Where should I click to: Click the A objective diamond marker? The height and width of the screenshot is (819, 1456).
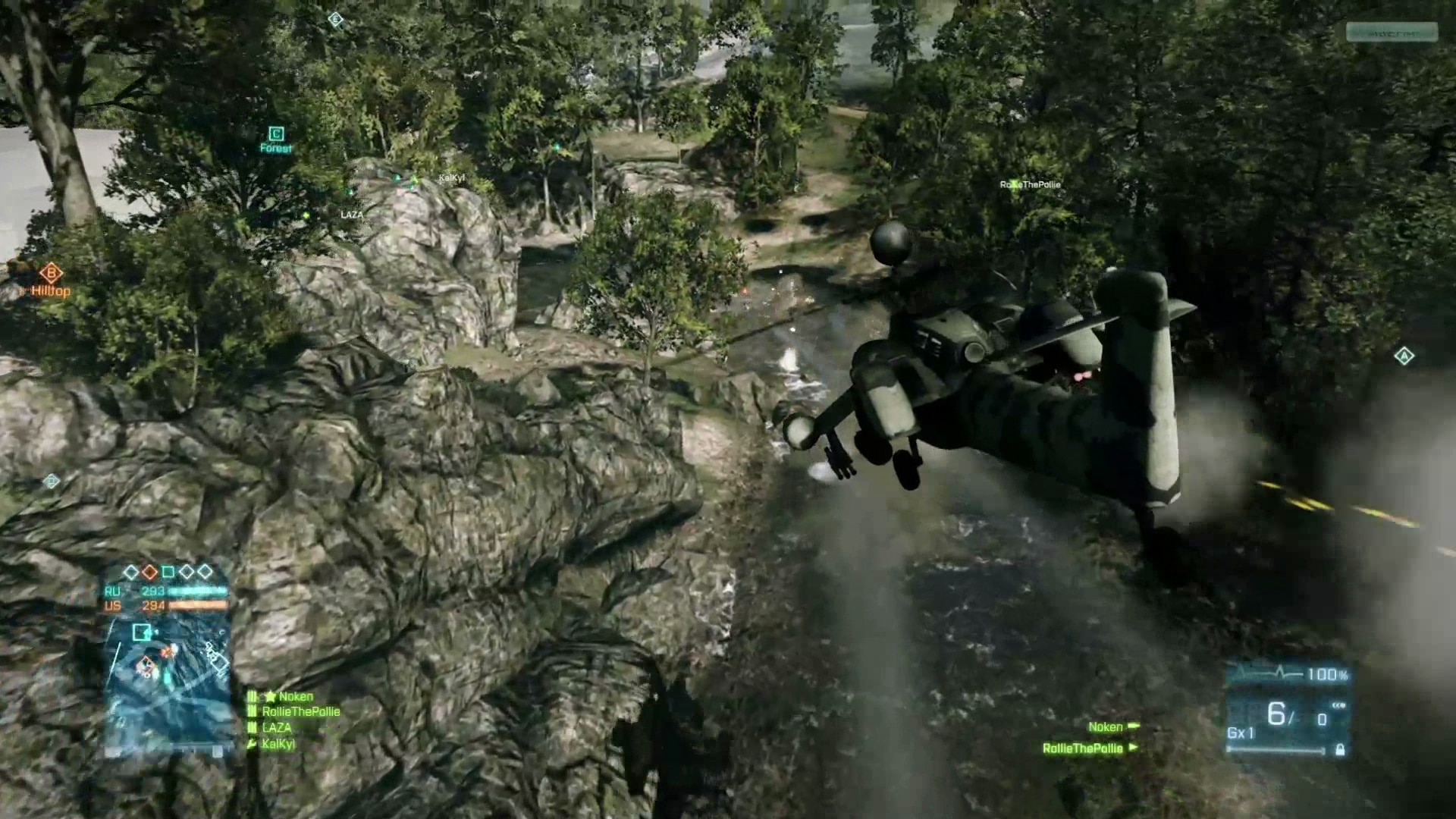tap(1404, 356)
